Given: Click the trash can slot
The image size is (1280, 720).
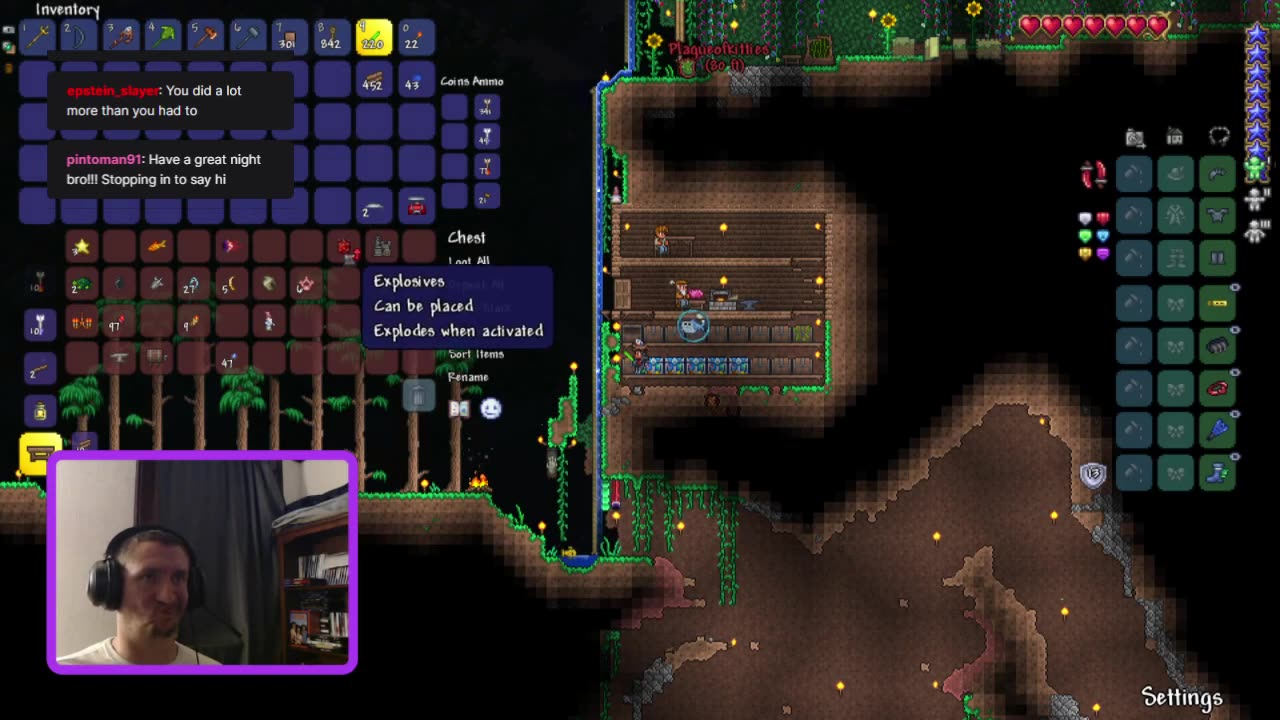Looking at the screenshot, I should pos(418,396).
